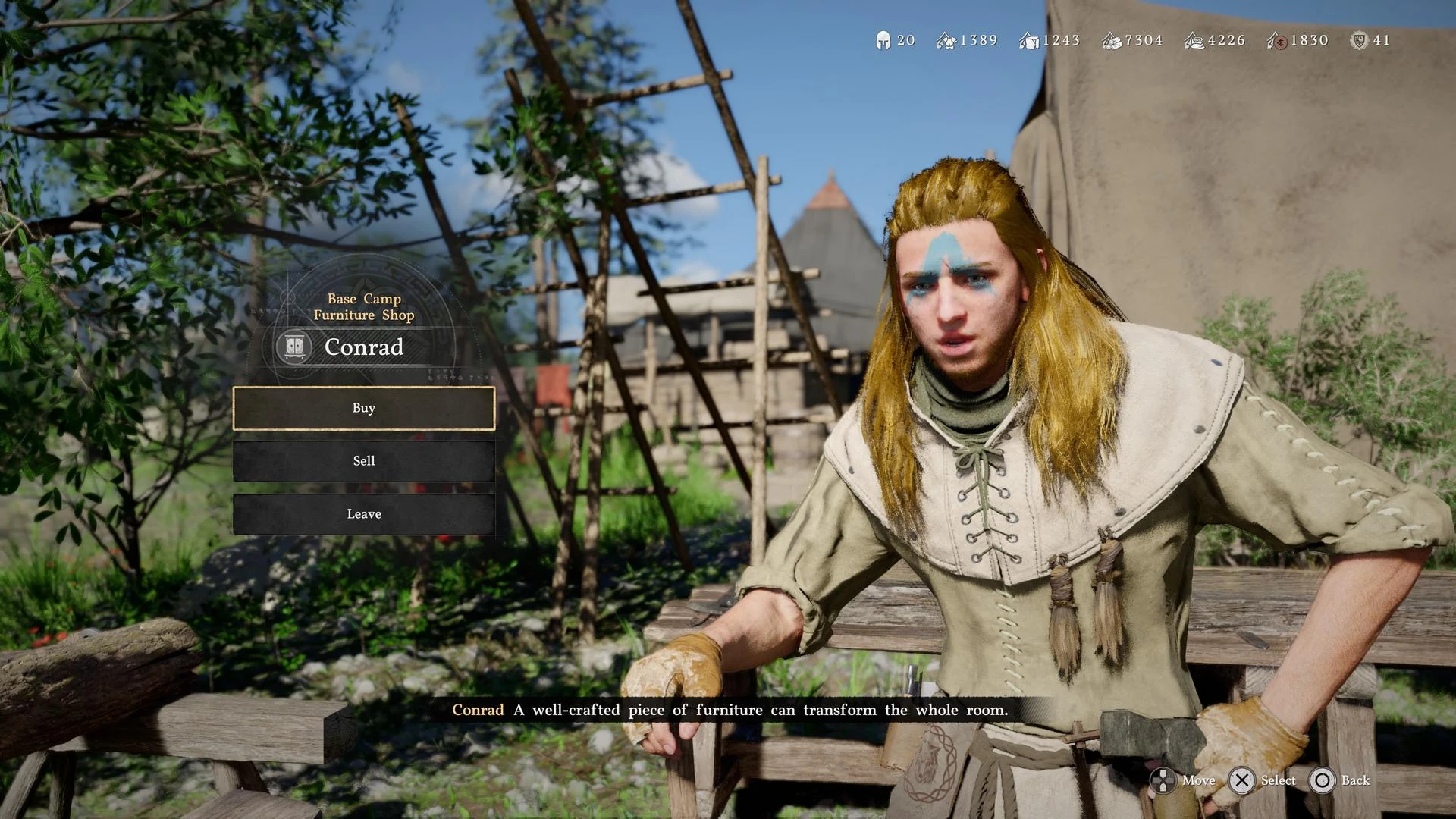Choose Buy in Conrad's furniture shop
The width and height of the screenshot is (1456, 819).
click(364, 408)
